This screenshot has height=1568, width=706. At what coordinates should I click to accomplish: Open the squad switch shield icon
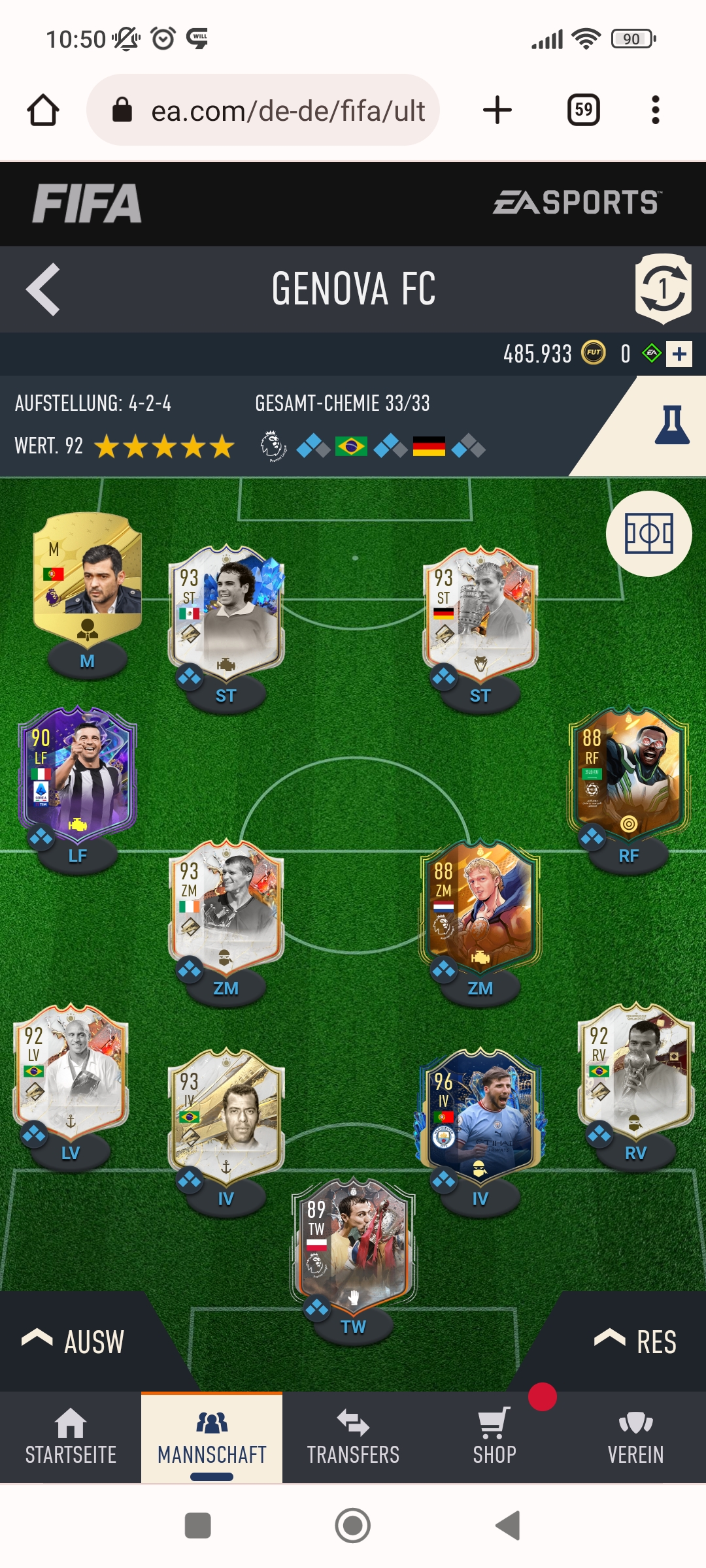click(663, 289)
